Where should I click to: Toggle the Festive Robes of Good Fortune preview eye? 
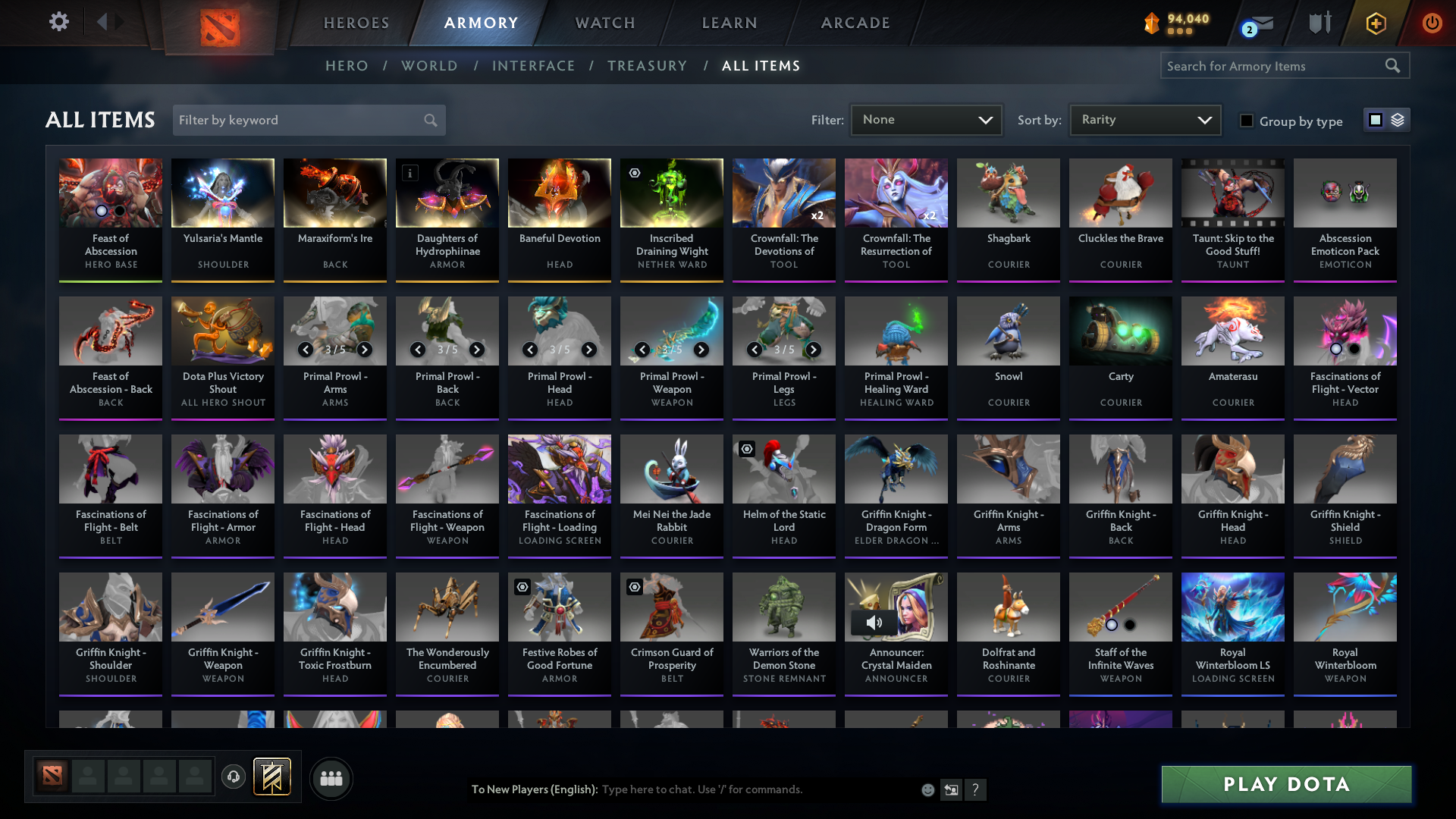pos(521,586)
